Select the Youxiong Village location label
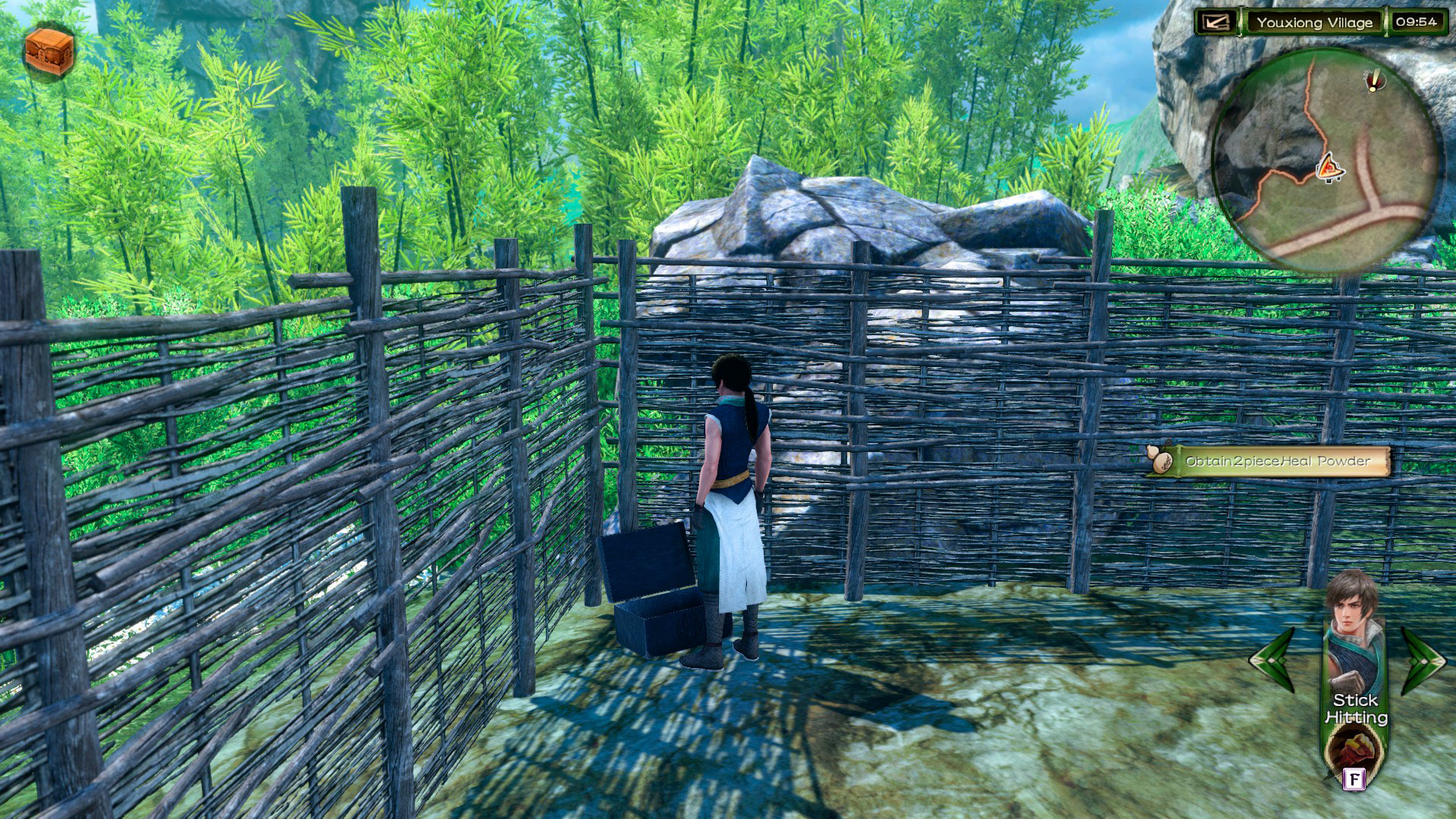Viewport: 1456px width, 819px height. point(1314,23)
